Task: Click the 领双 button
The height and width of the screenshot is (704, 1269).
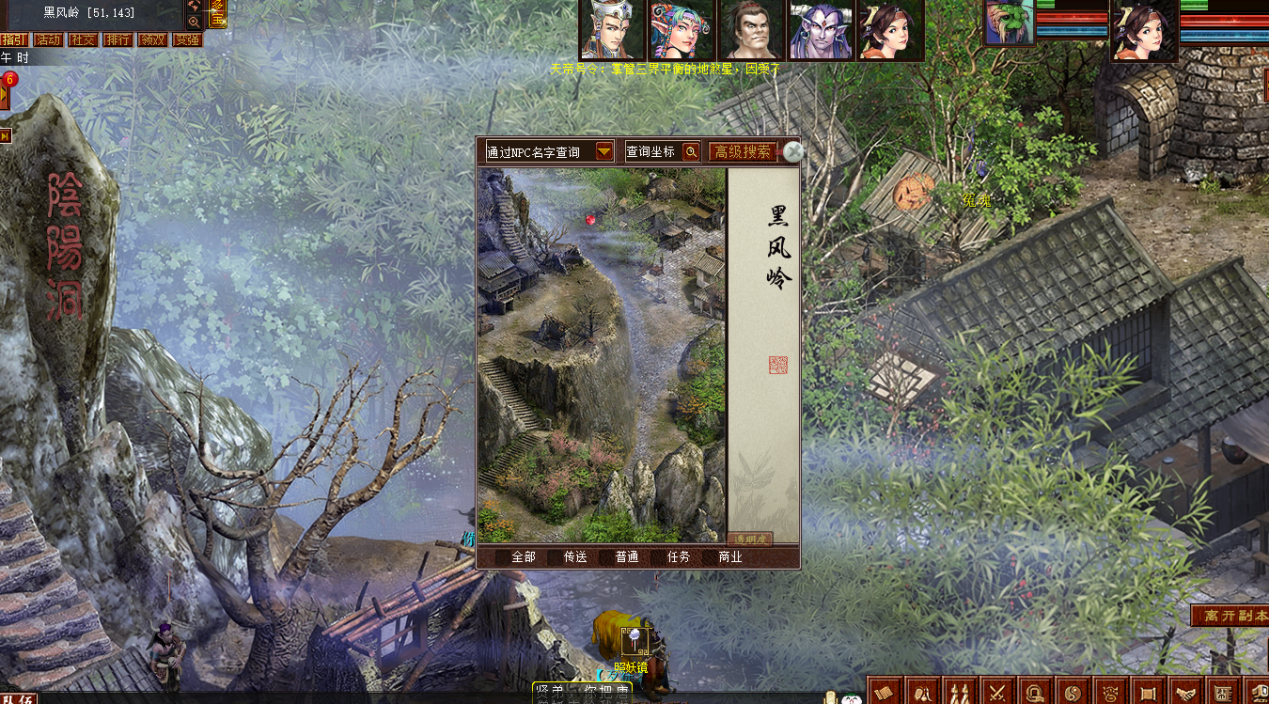Action: 152,40
